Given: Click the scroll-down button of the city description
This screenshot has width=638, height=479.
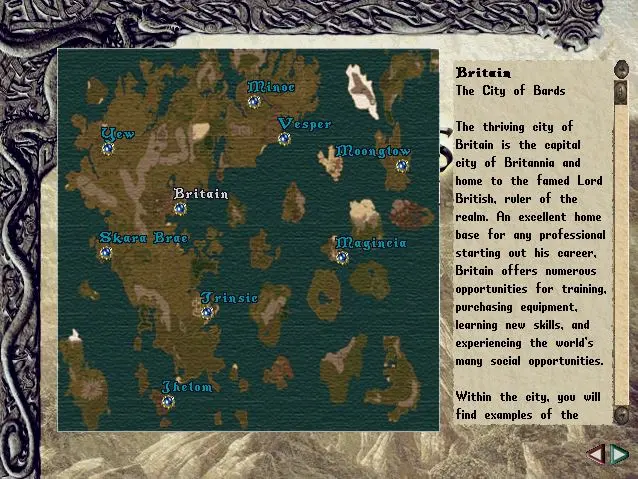Looking at the screenshot, I should point(621,413).
